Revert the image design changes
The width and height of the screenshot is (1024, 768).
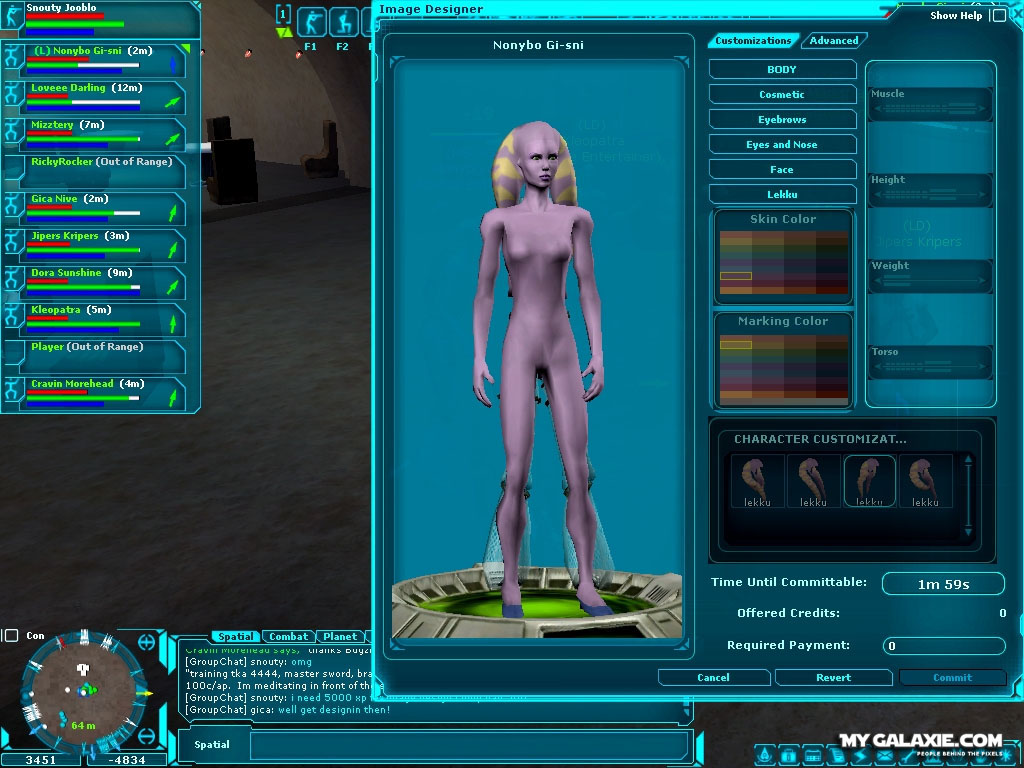tap(833, 677)
